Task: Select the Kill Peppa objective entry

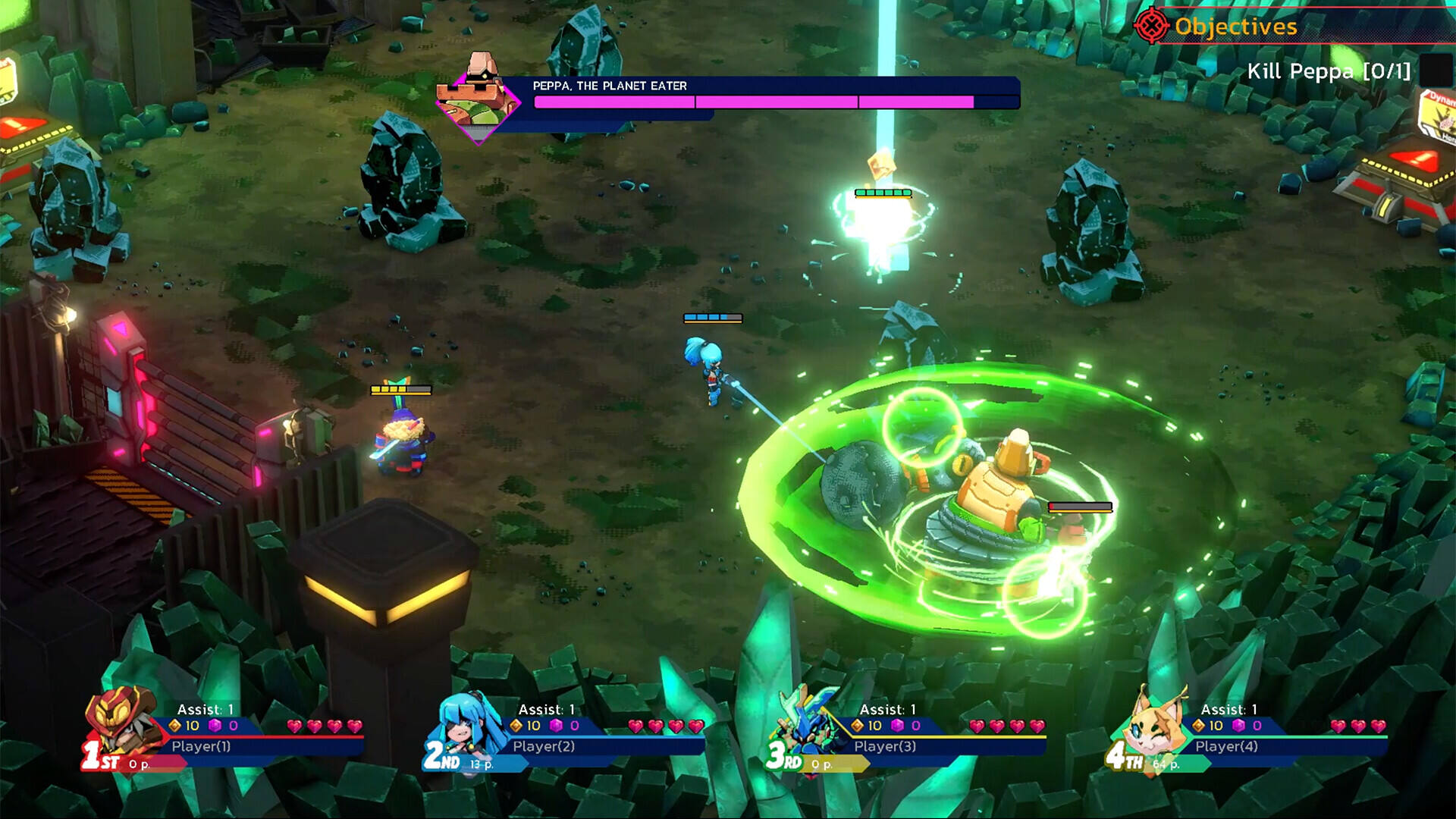Action: pyautogui.click(x=1329, y=71)
